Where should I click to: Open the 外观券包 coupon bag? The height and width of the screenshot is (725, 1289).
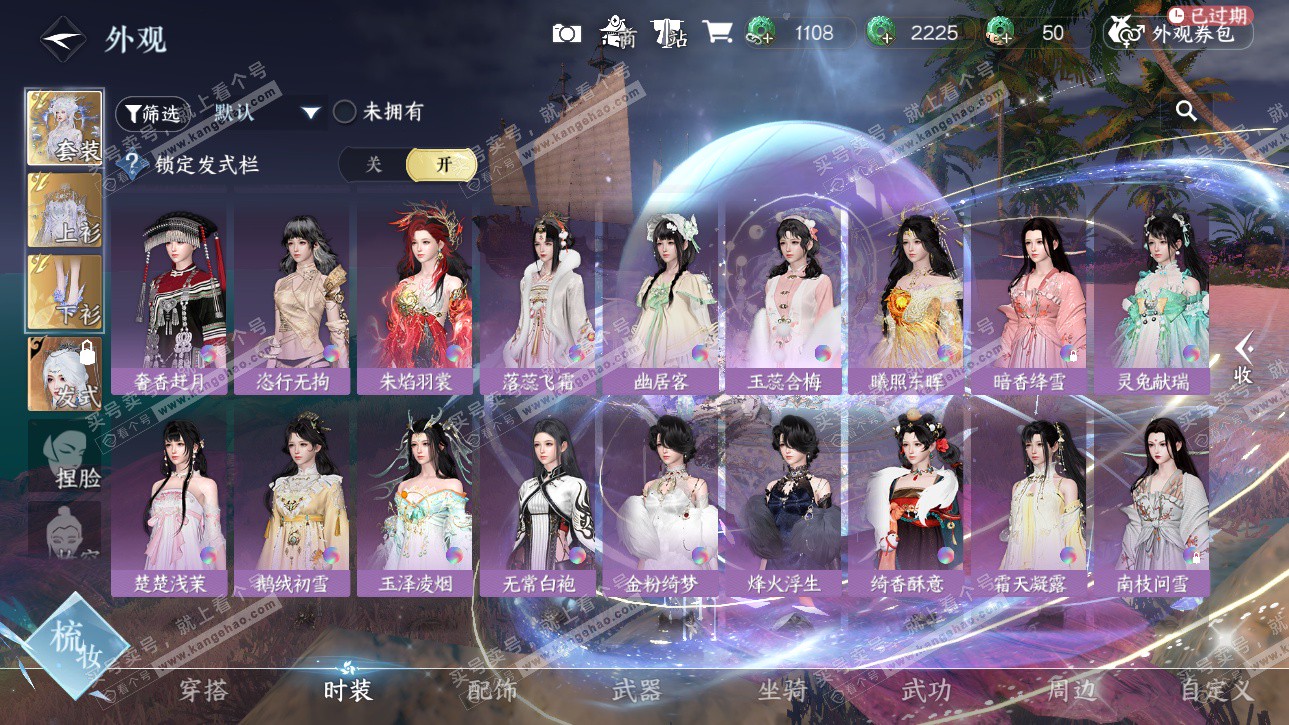1178,33
